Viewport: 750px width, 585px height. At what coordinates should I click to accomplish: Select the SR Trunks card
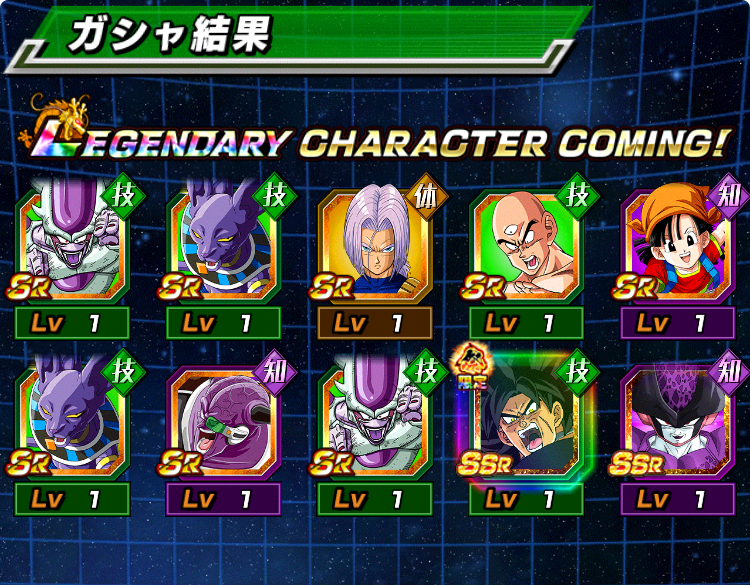click(374, 247)
